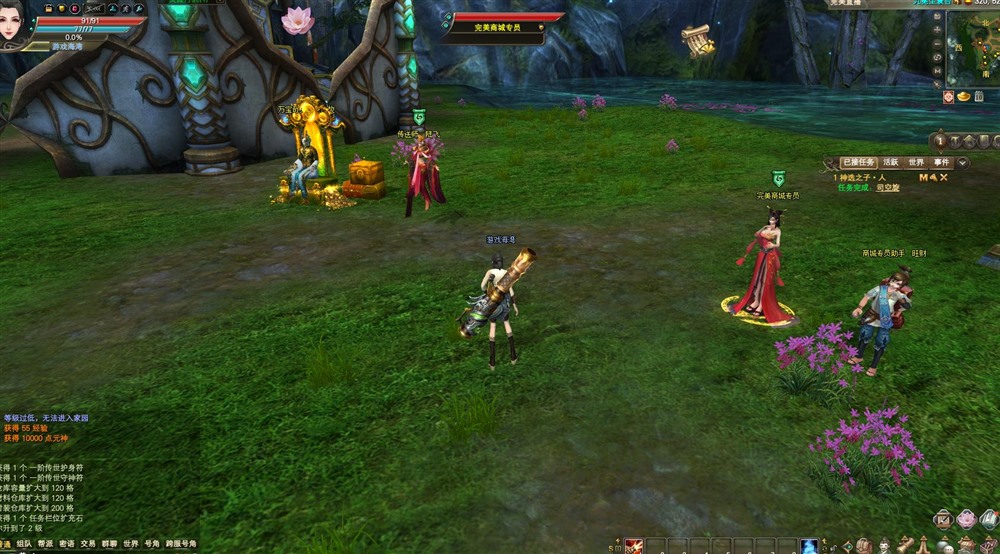Expand the quest tracker dropdown arrow
Viewport: 1000px width, 554px height.
coord(963,163)
